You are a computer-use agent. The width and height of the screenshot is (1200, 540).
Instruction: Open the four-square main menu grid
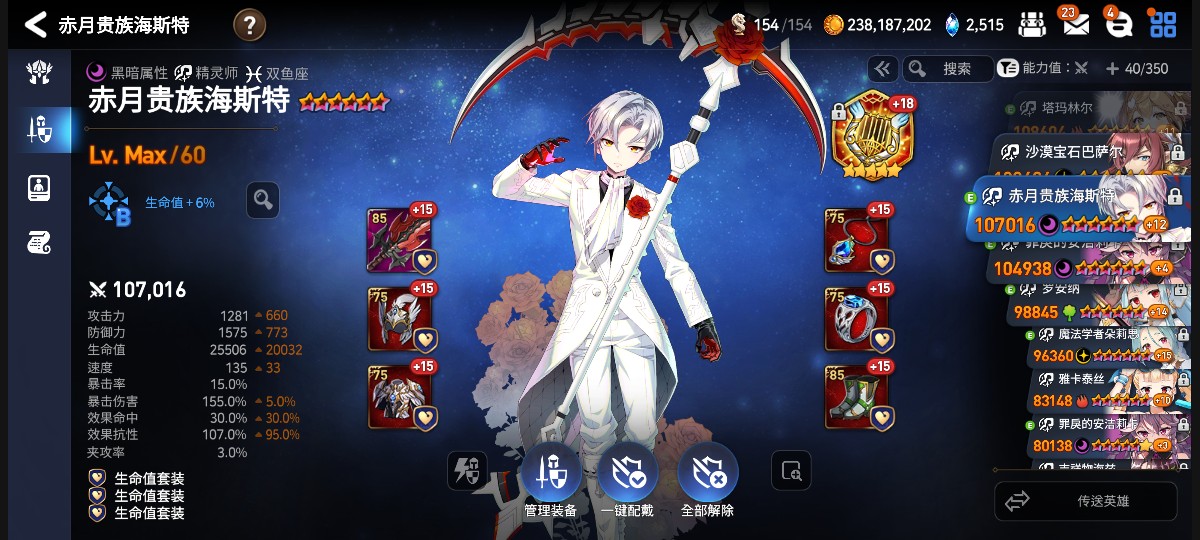[1163, 24]
